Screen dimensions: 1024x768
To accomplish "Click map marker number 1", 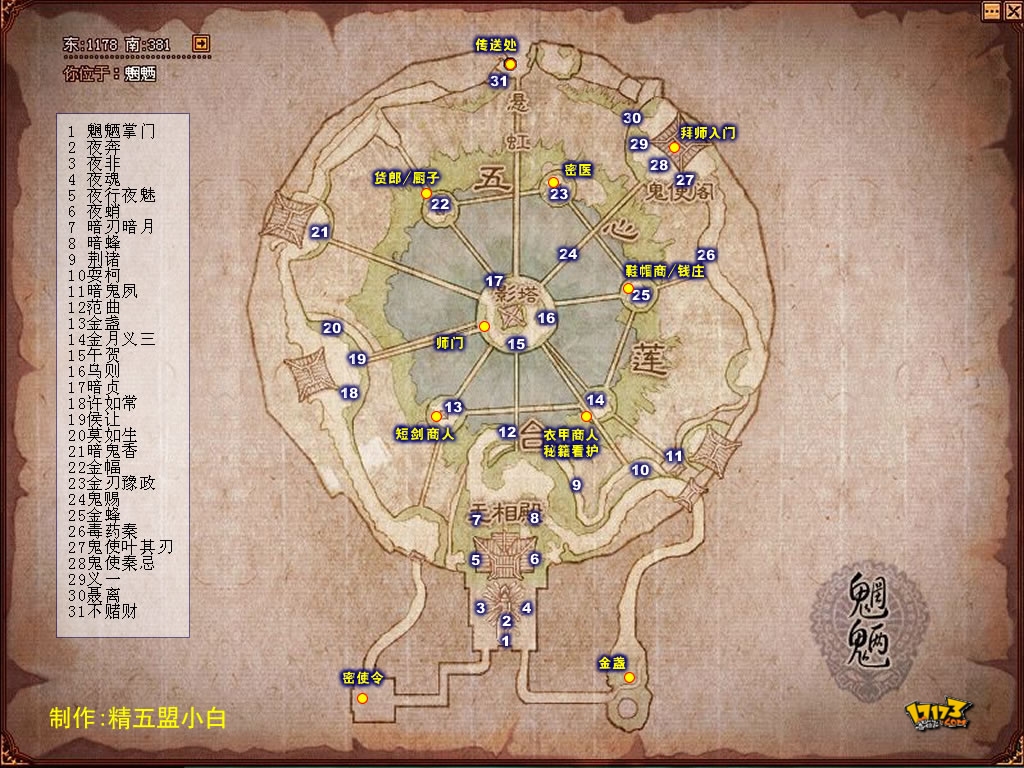I will tap(506, 640).
